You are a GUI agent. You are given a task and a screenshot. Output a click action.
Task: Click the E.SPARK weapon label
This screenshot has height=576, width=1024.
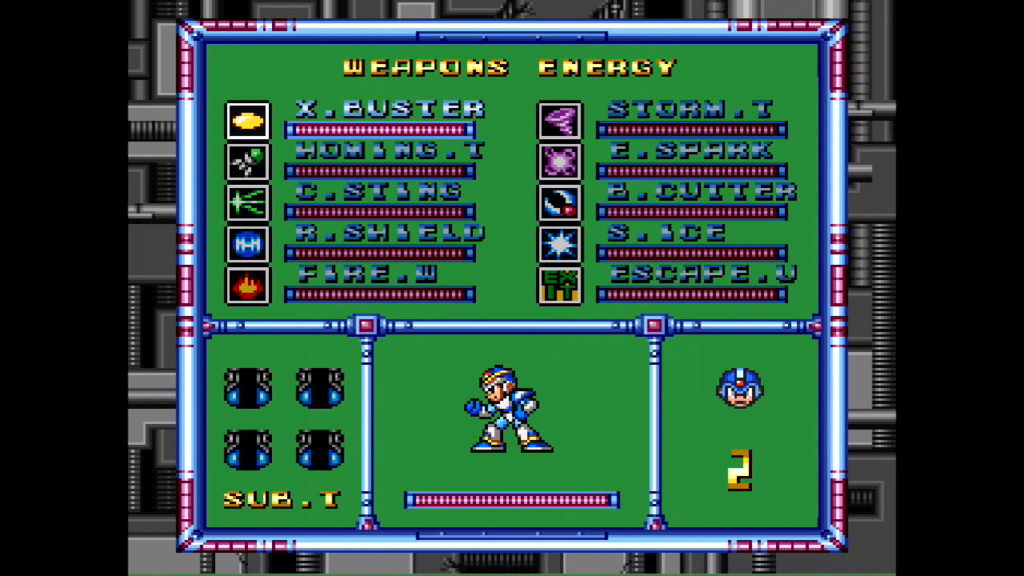point(690,150)
